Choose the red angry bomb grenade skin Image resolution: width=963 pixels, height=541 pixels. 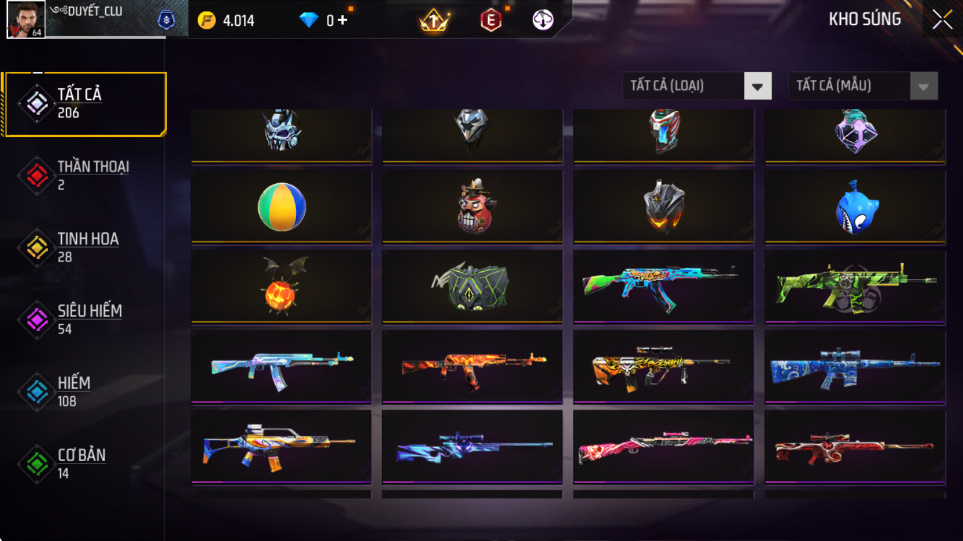coord(472,206)
